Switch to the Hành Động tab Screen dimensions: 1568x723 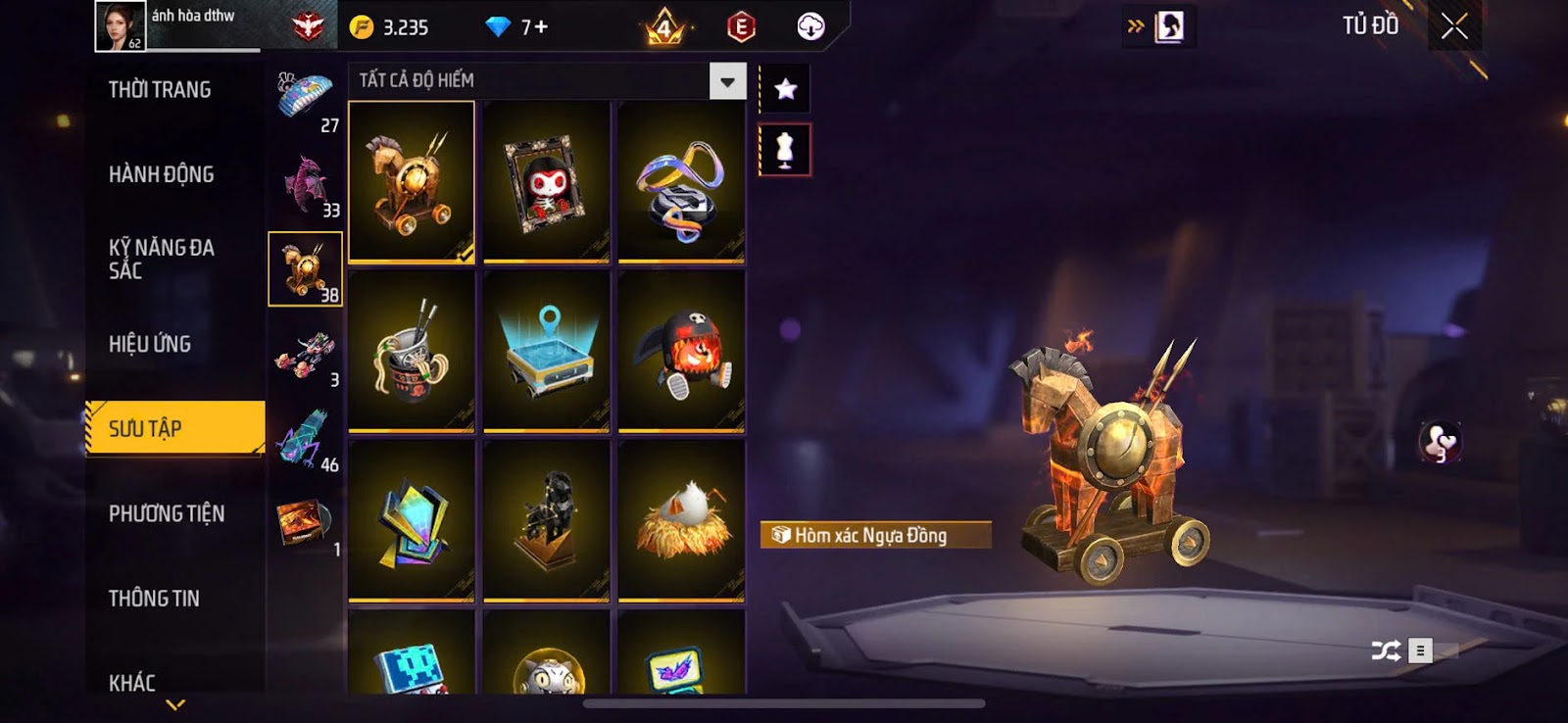tap(161, 174)
